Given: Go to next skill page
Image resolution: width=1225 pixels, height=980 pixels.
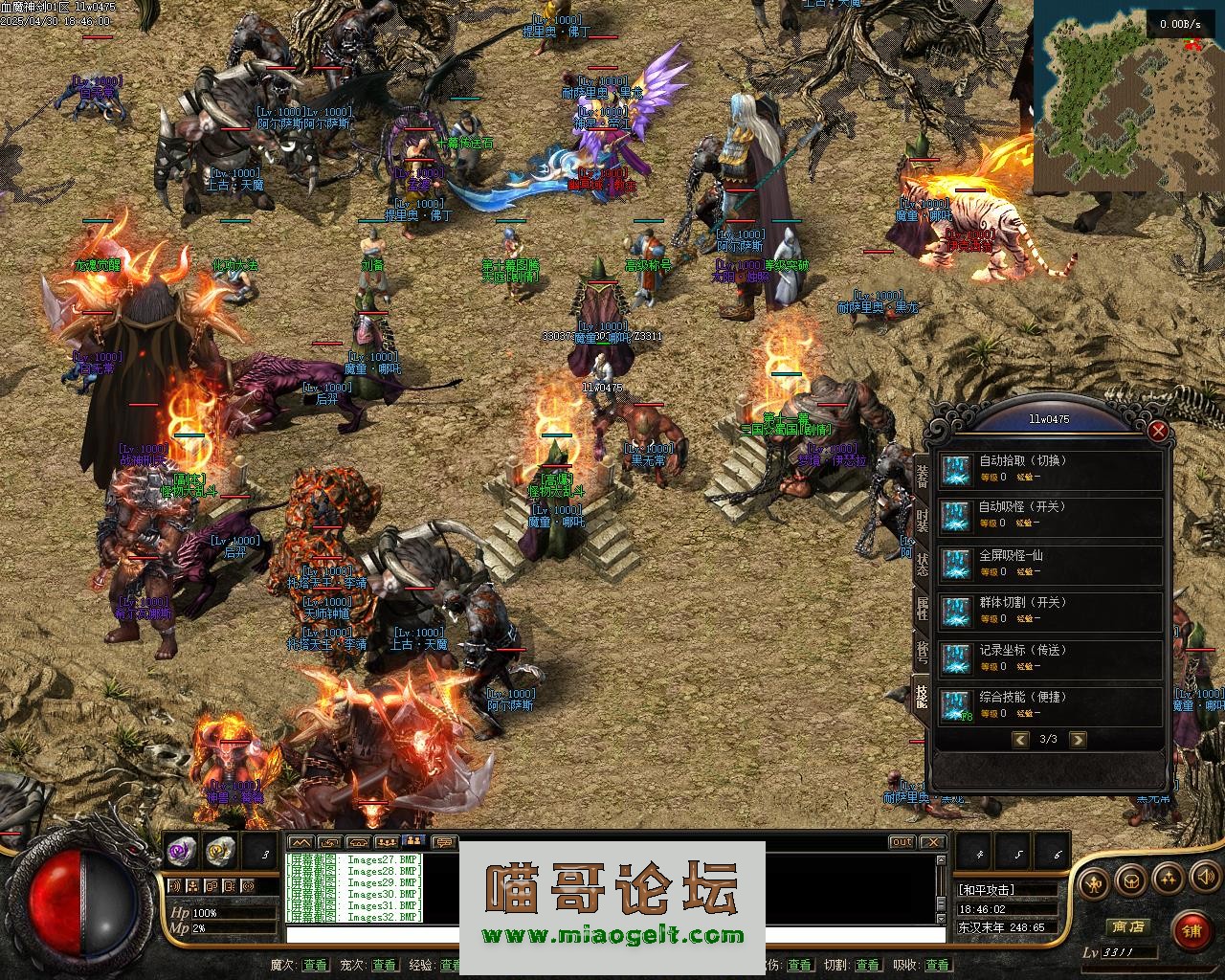Looking at the screenshot, I should click(x=1078, y=739).
